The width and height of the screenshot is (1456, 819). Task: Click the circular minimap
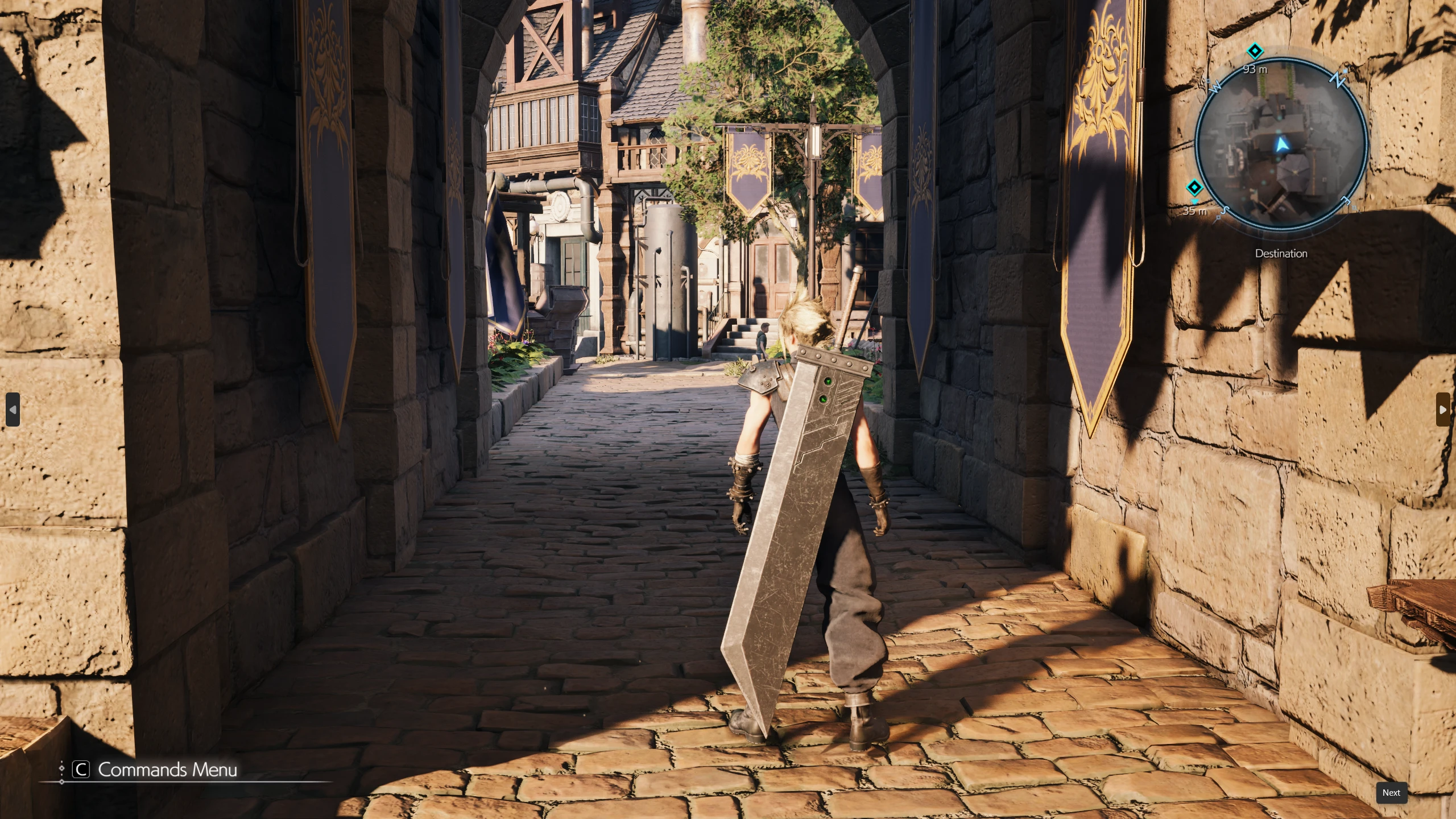[x=1282, y=144]
